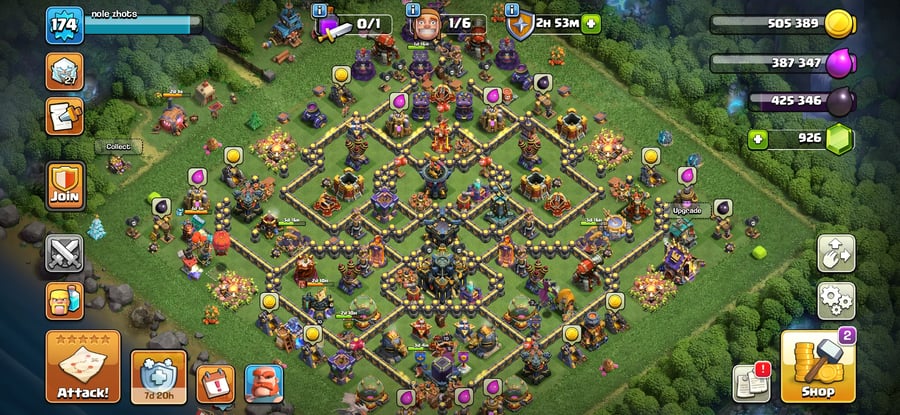Show info for the shield timer
Screen dimensions: 900x415
pyautogui.click(x=514, y=10)
